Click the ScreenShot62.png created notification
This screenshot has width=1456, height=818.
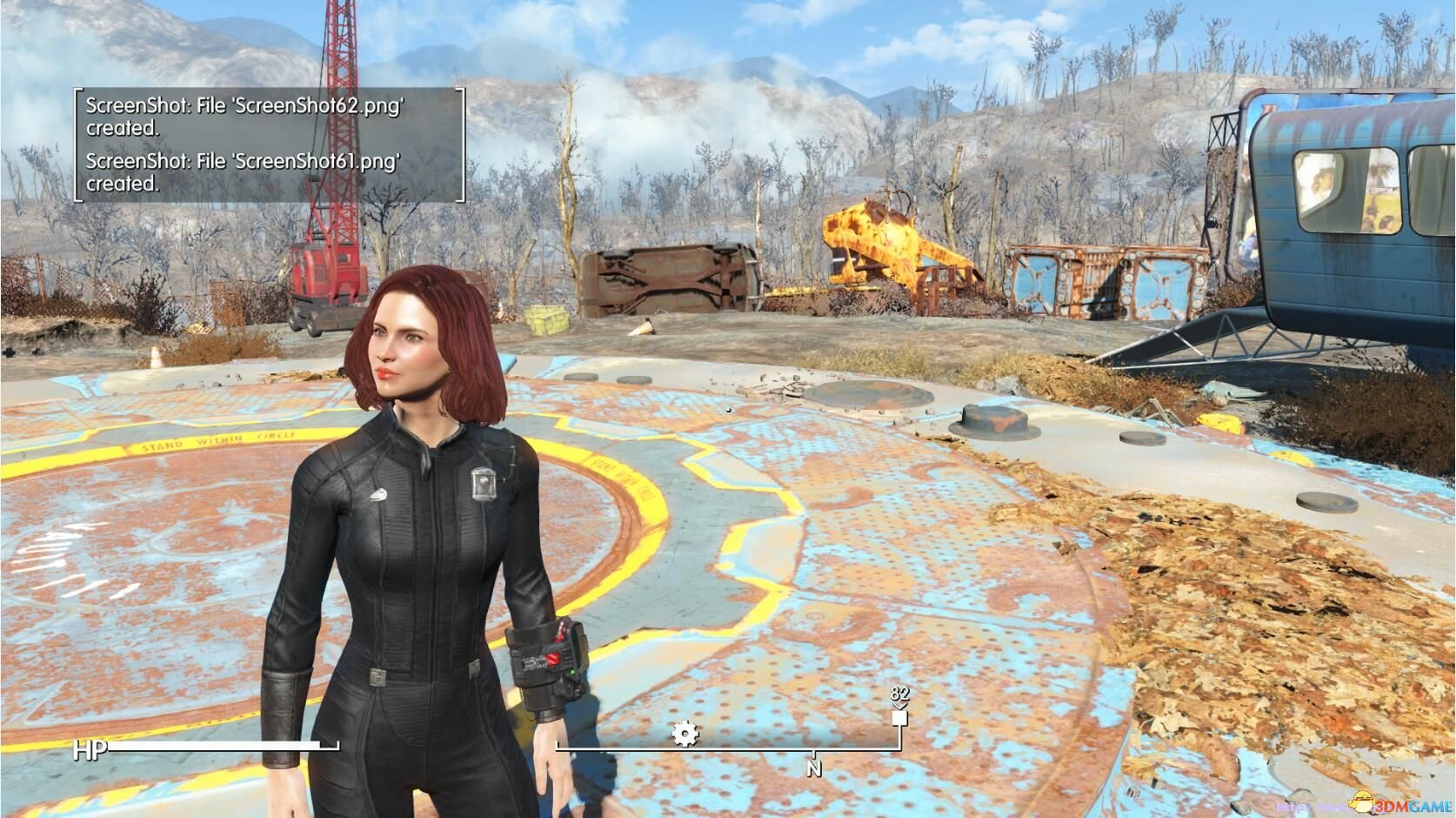tap(245, 117)
